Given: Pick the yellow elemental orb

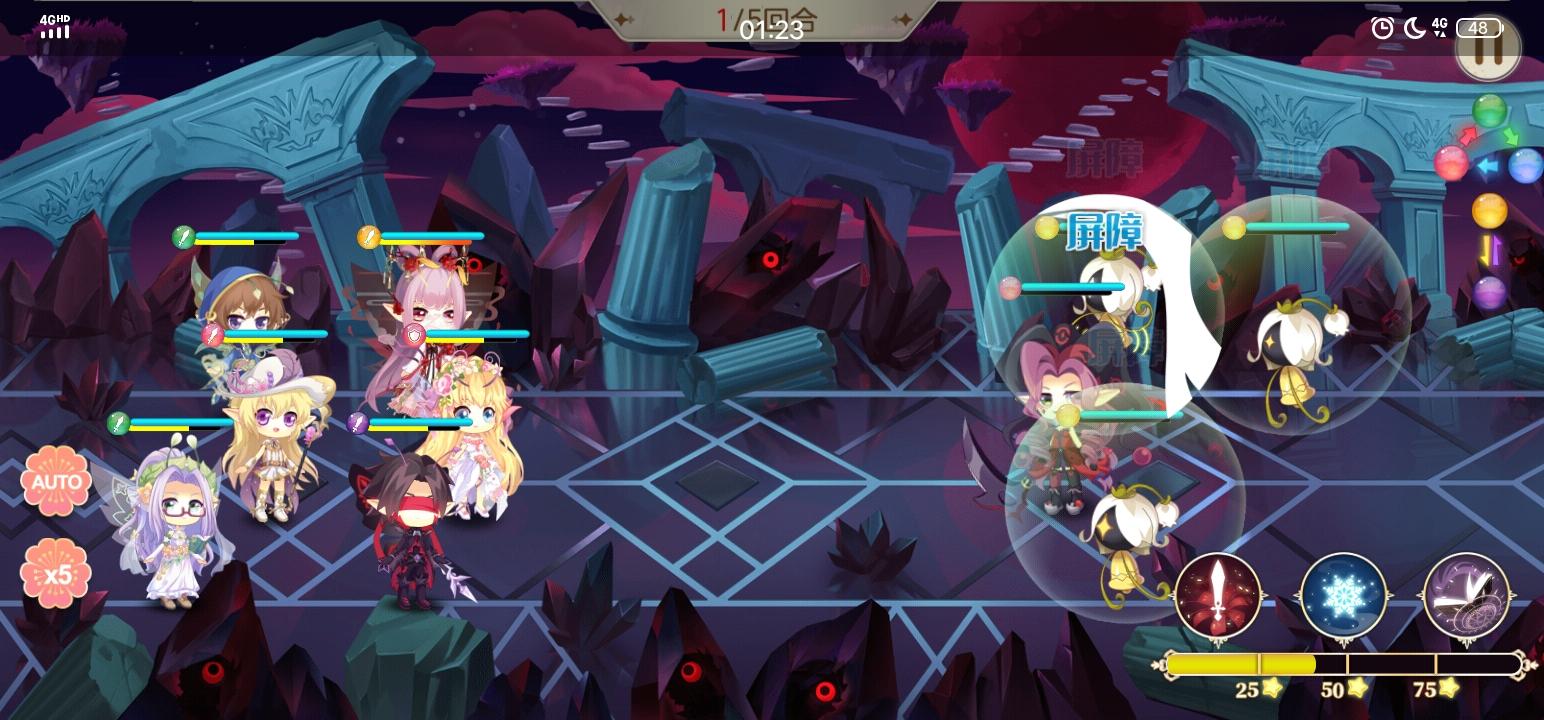Looking at the screenshot, I should tap(1490, 210).
